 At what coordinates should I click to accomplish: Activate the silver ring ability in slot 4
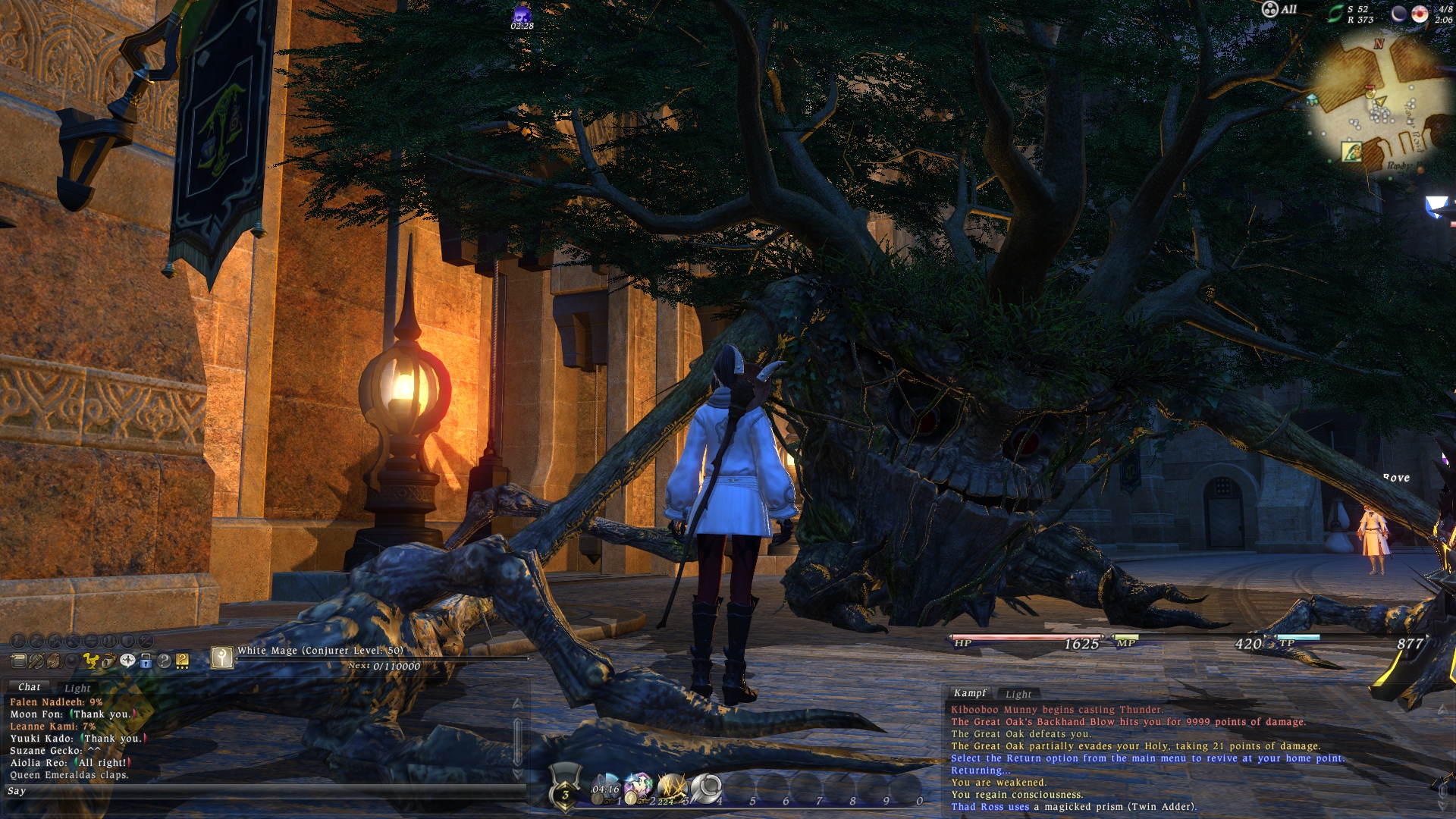point(705,789)
